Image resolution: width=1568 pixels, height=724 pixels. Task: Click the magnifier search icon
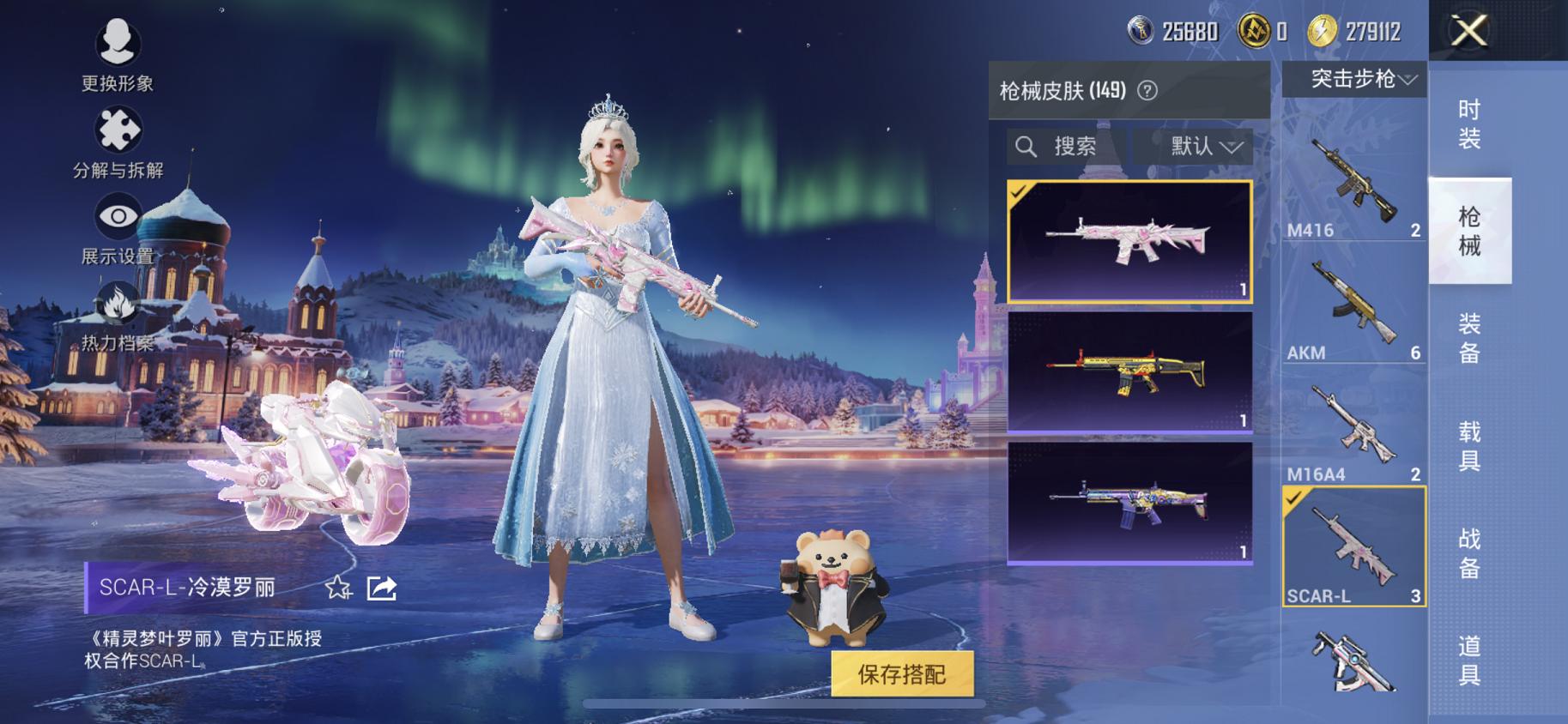tap(1026, 146)
